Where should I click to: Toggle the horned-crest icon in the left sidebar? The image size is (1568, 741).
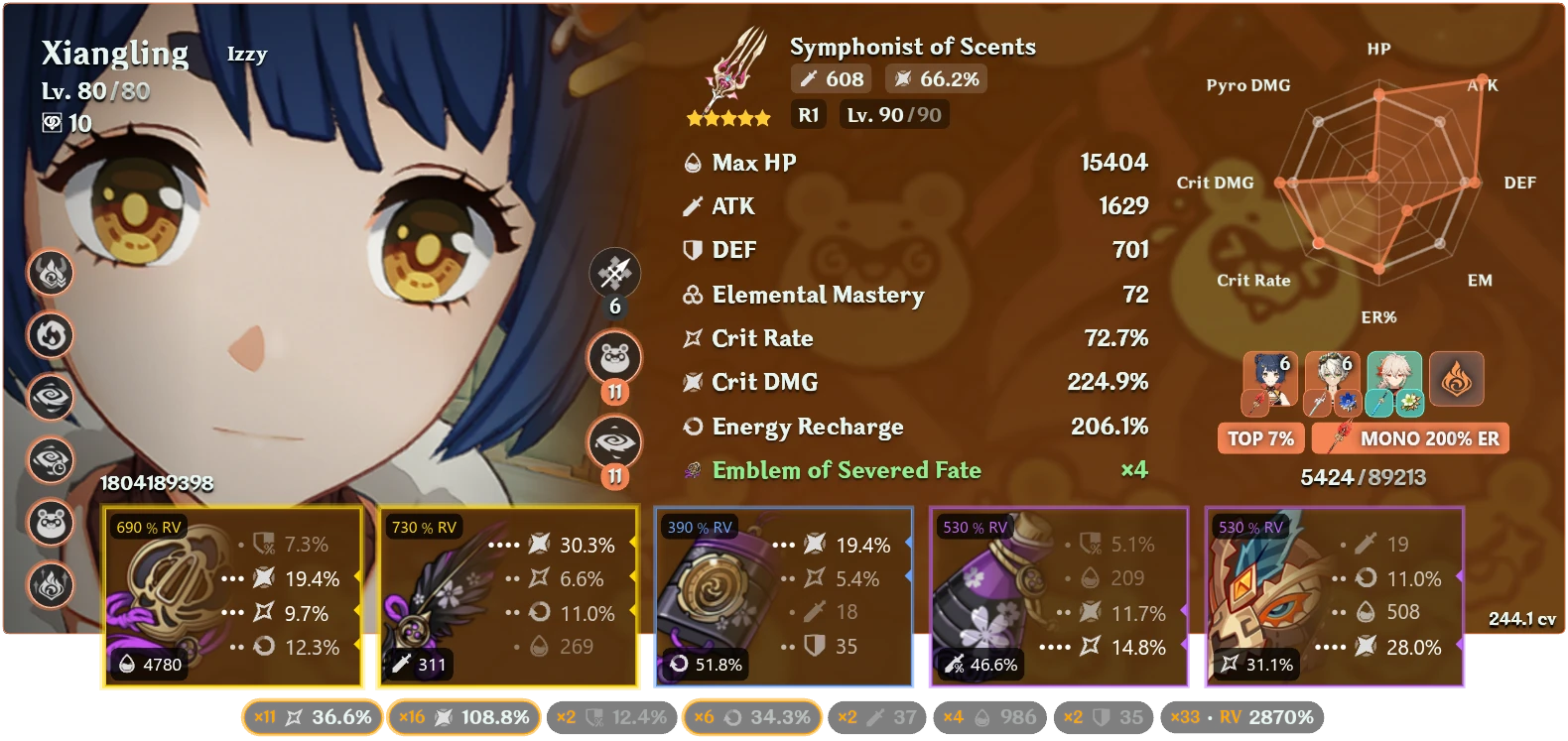[50, 275]
